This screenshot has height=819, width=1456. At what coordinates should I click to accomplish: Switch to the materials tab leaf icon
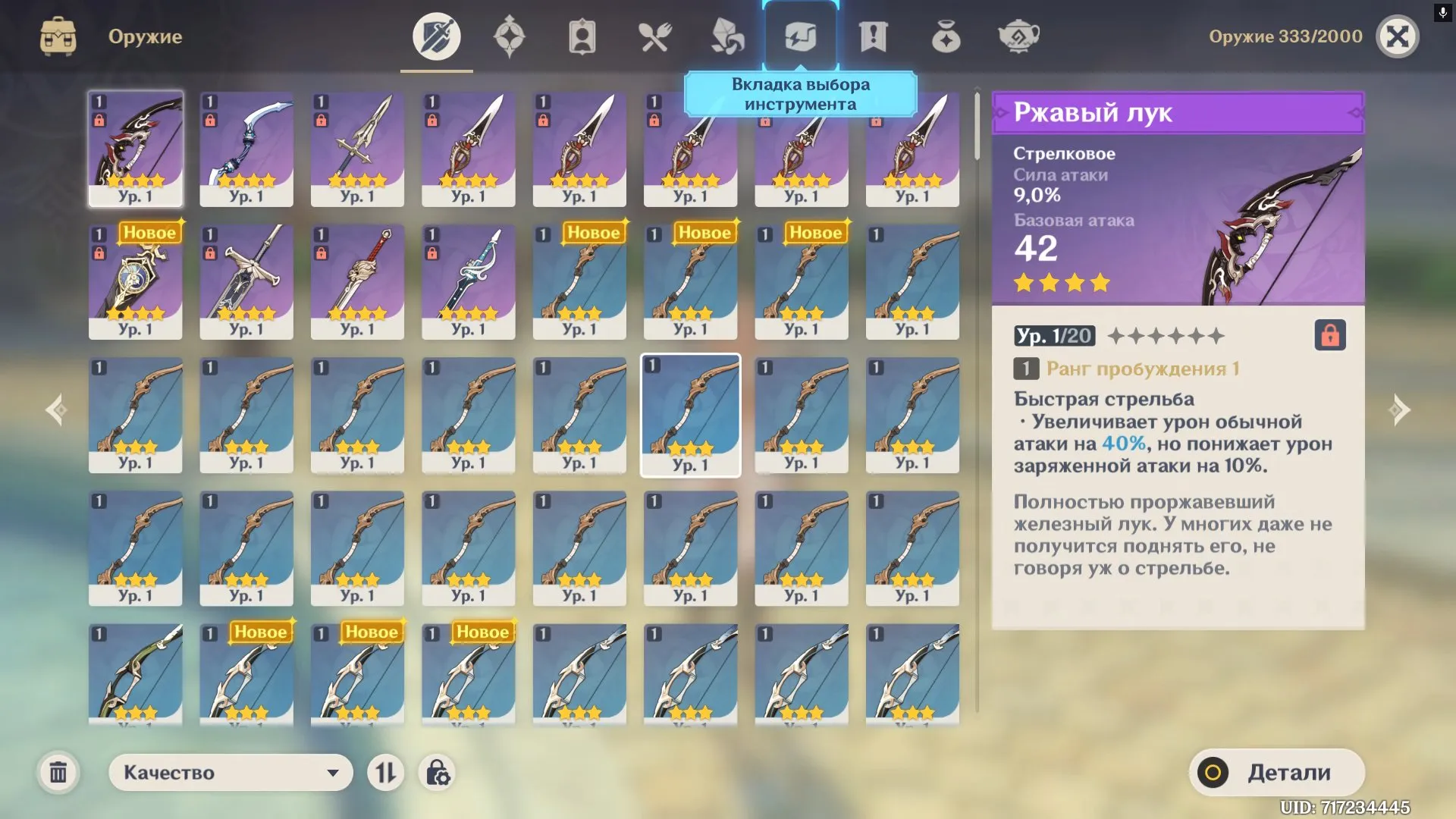pos(729,34)
